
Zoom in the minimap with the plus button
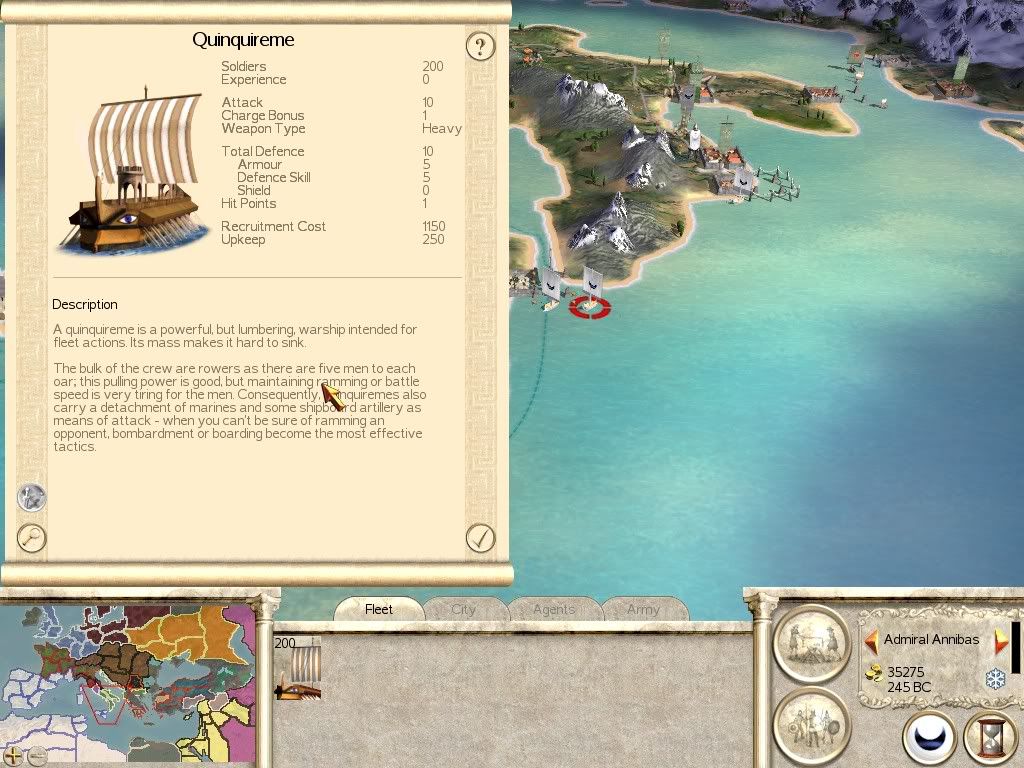[13, 756]
